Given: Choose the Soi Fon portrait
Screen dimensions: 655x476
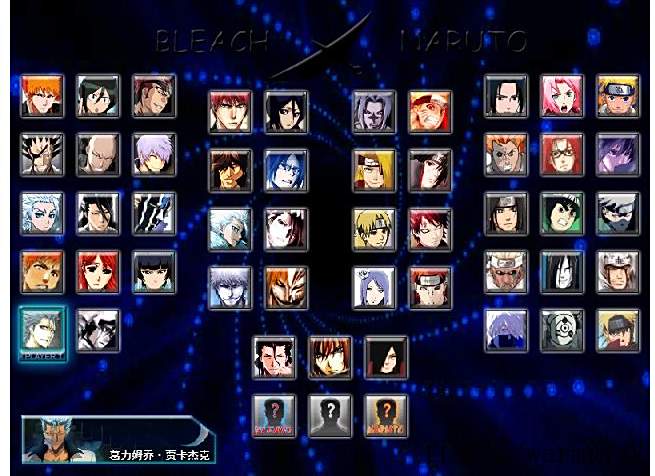Looking at the screenshot, I should point(154,271).
